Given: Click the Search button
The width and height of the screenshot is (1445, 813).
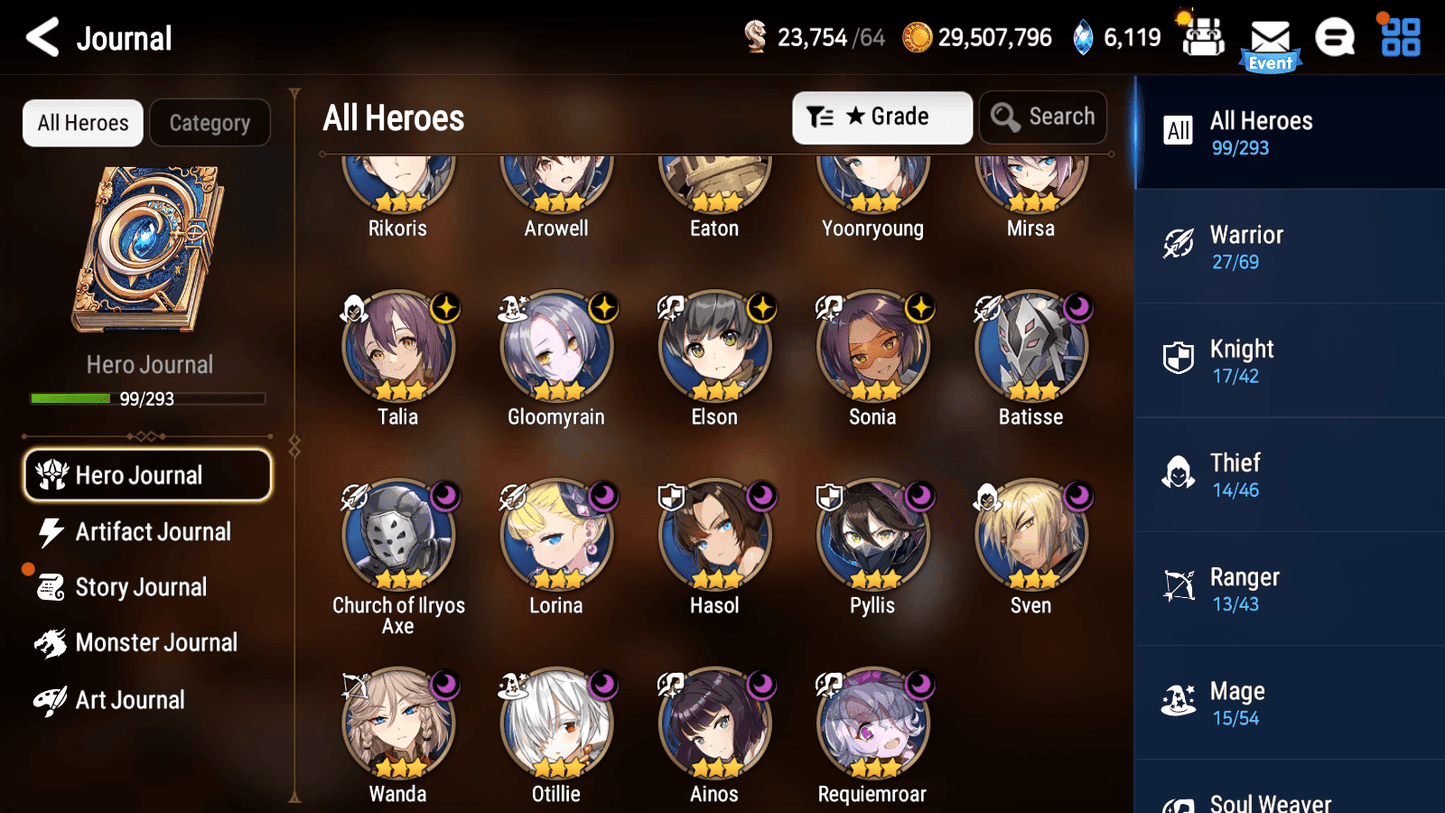Looking at the screenshot, I should coord(1043,117).
